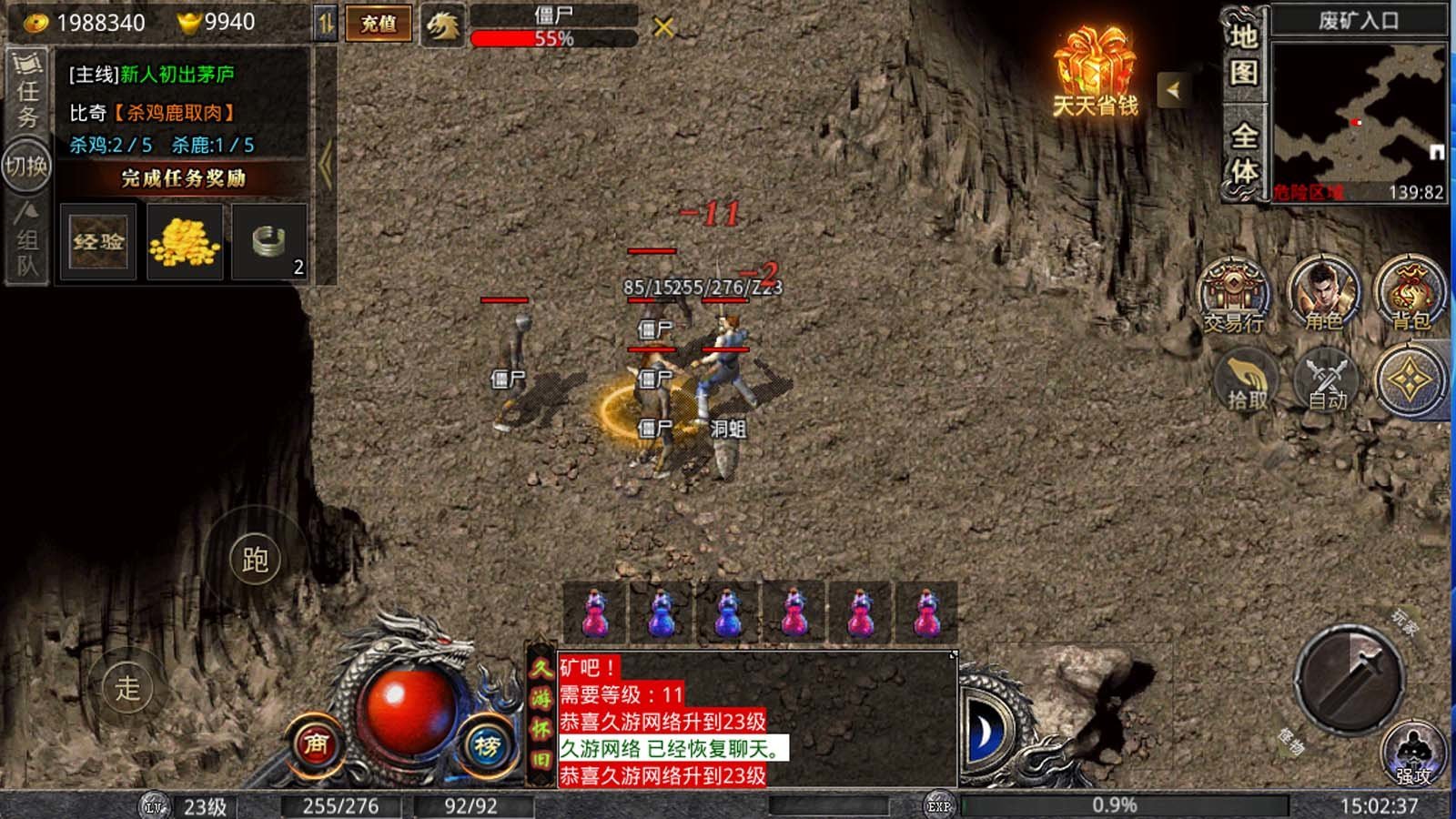The image size is (1456, 819).
Task: Open the 充值 recharge shop
Action: [x=378, y=24]
